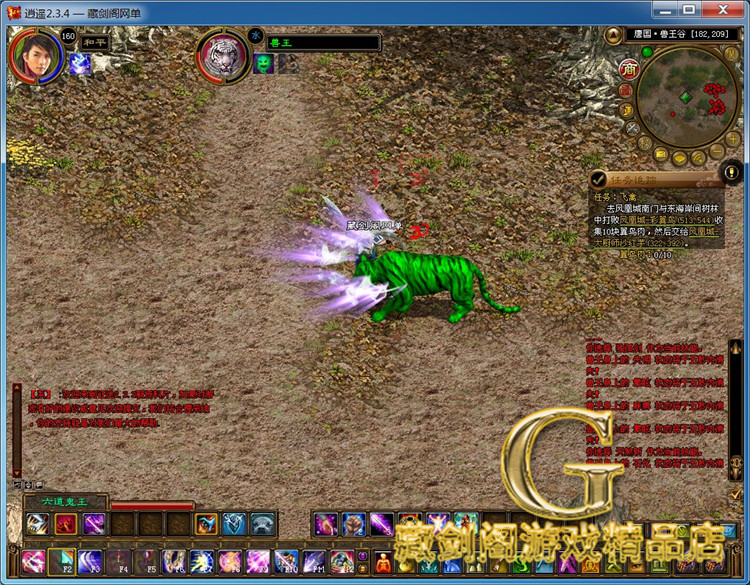This screenshot has height=585, width=750.
Task: Minimize the game window
Action: point(664,10)
